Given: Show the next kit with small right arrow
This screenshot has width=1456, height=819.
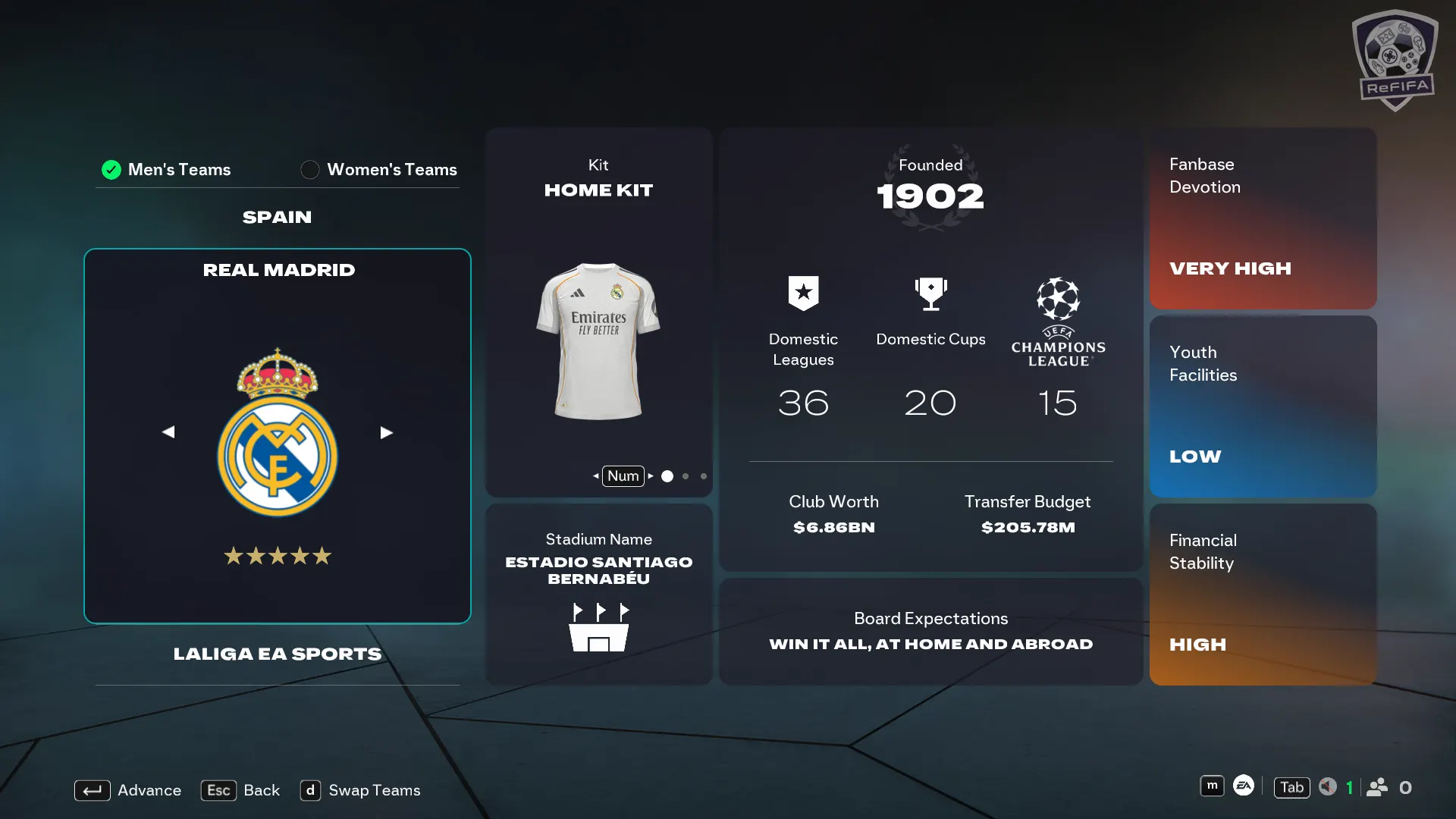Looking at the screenshot, I should (651, 476).
